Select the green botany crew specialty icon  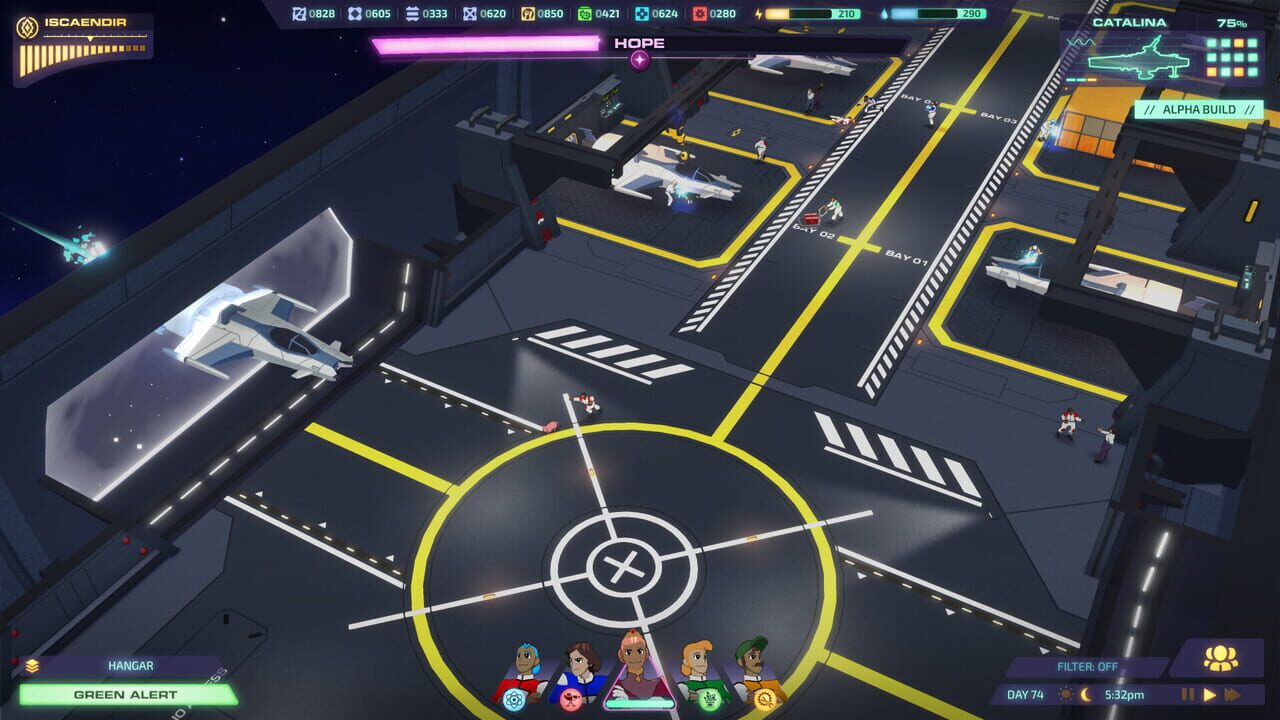pyautogui.click(x=711, y=700)
